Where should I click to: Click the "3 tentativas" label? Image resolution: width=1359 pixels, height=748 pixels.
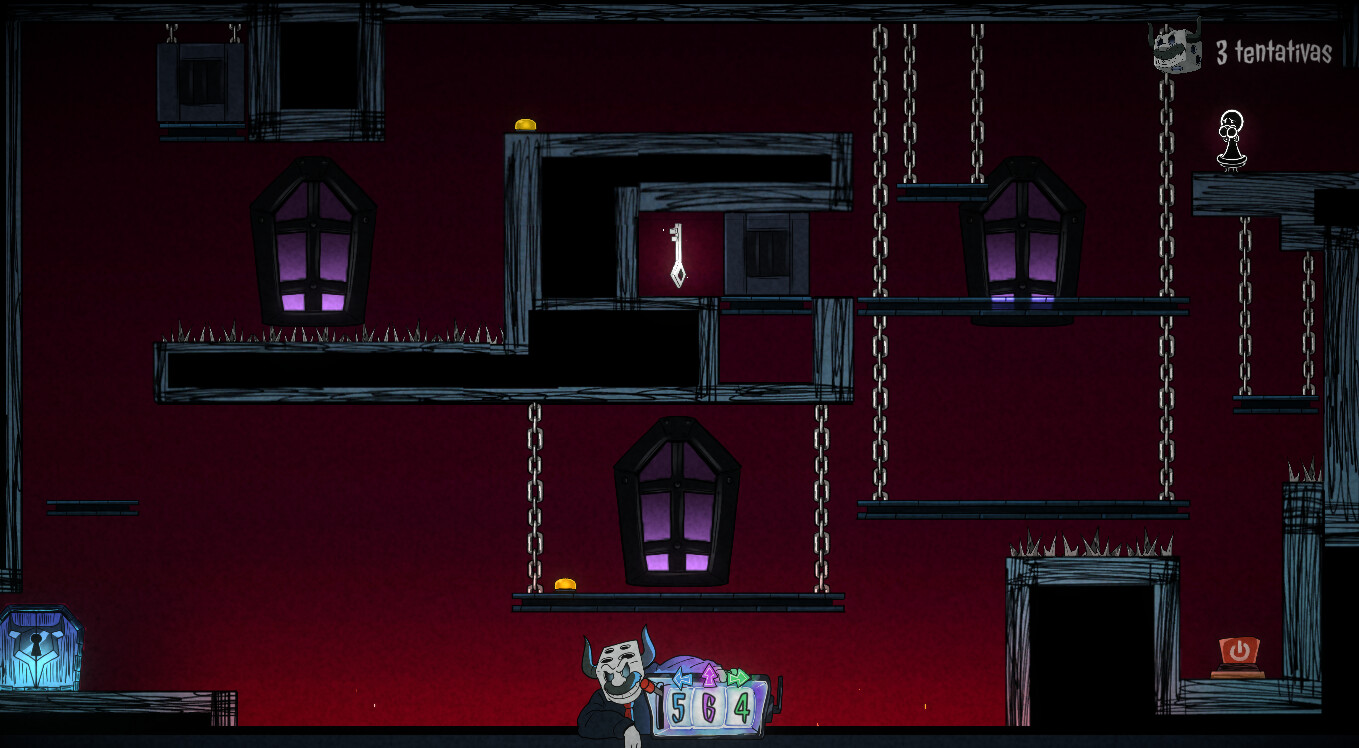1275,49
